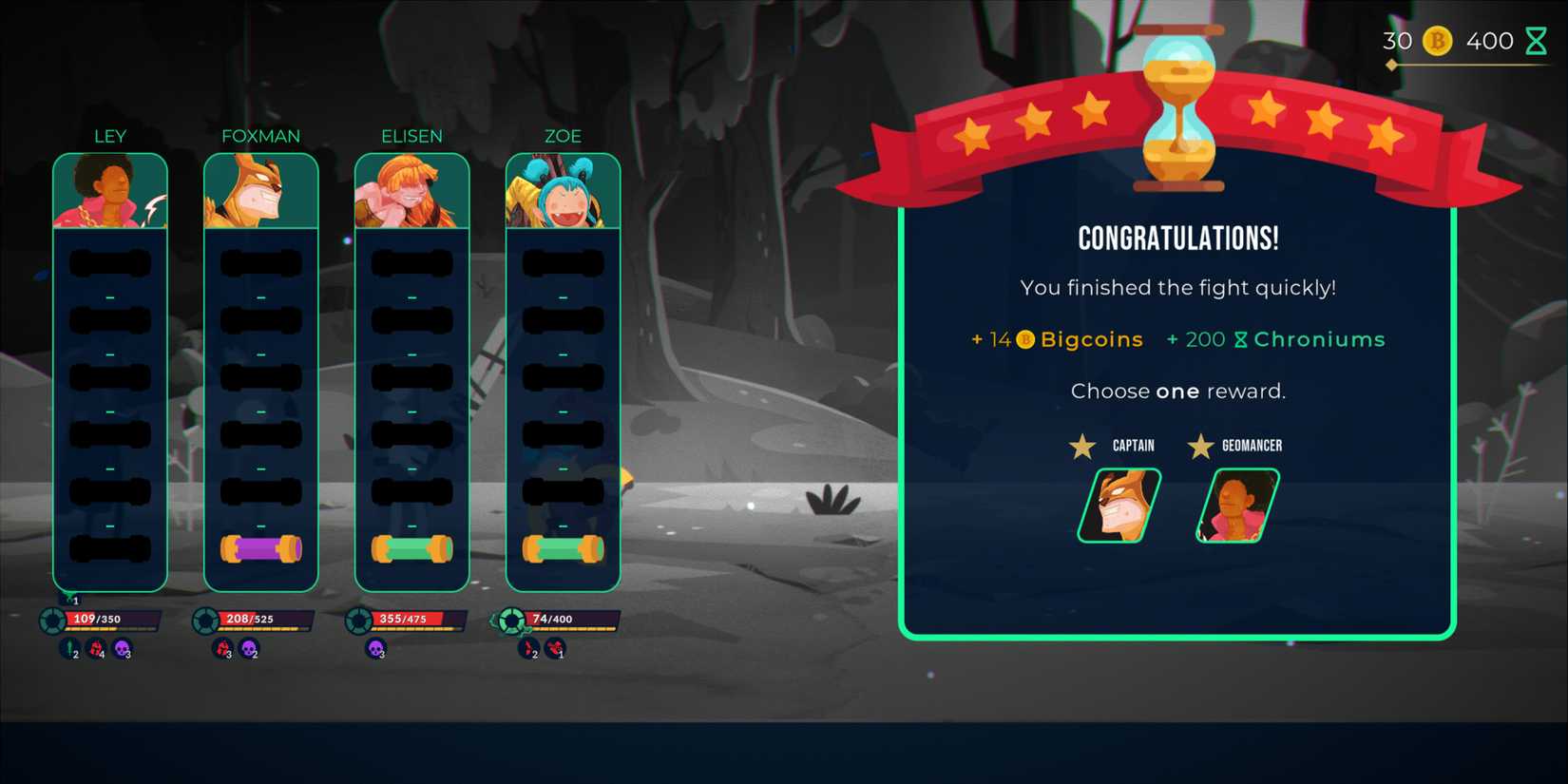Viewport: 1568px width, 784px height.
Task: Click the Bigcoins reward icon in the congratulations text
Action: pos(1024,339)
